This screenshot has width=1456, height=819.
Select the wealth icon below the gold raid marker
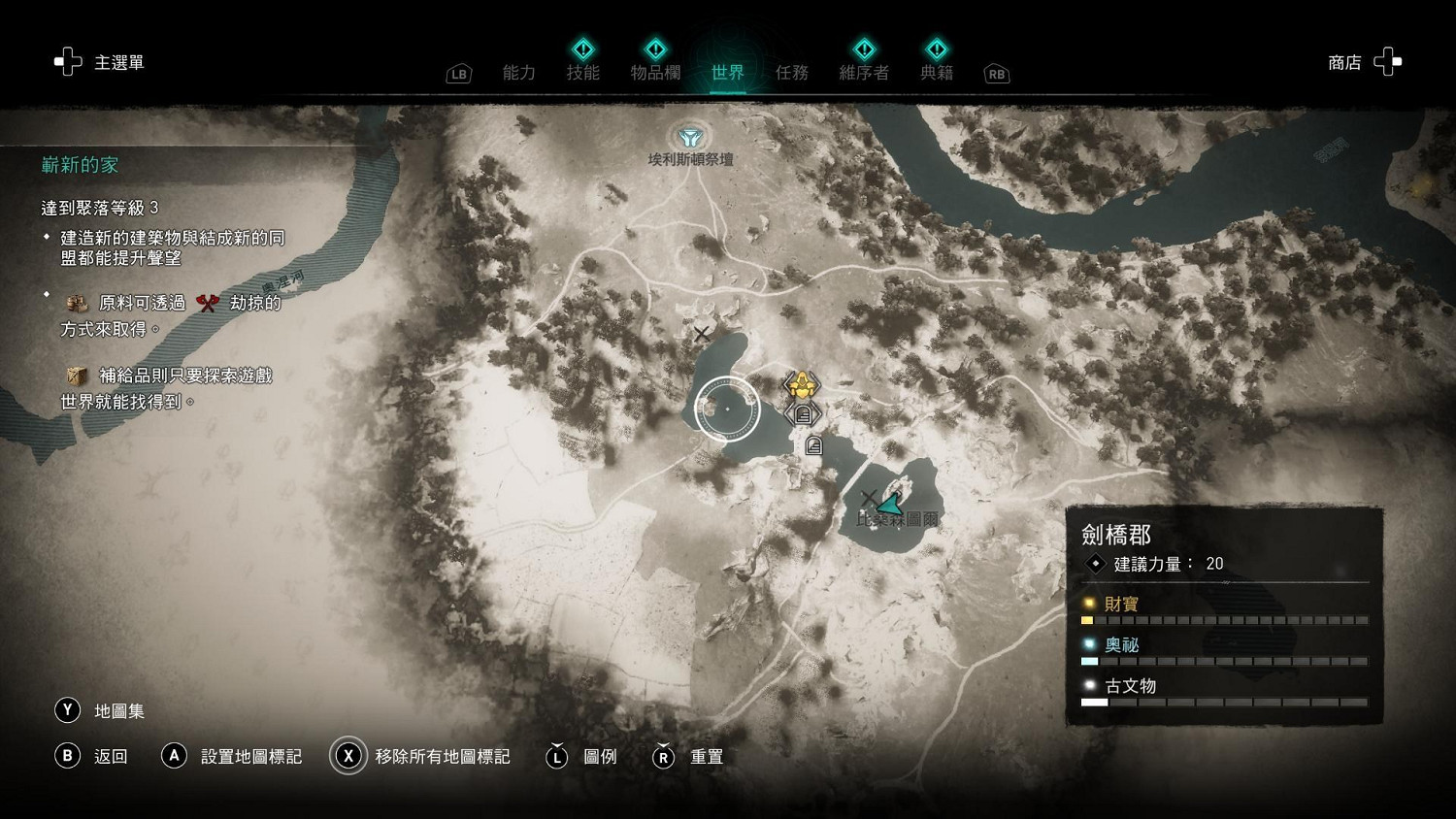click(803, 412)
